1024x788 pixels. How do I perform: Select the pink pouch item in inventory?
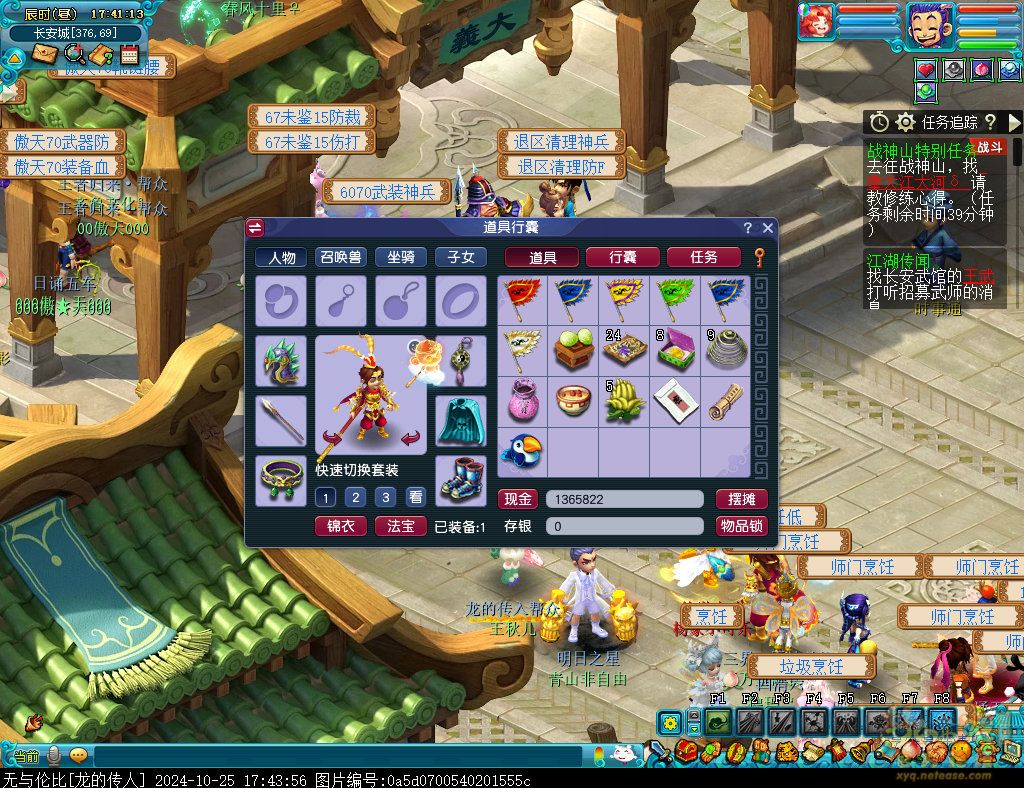[522, 401]
